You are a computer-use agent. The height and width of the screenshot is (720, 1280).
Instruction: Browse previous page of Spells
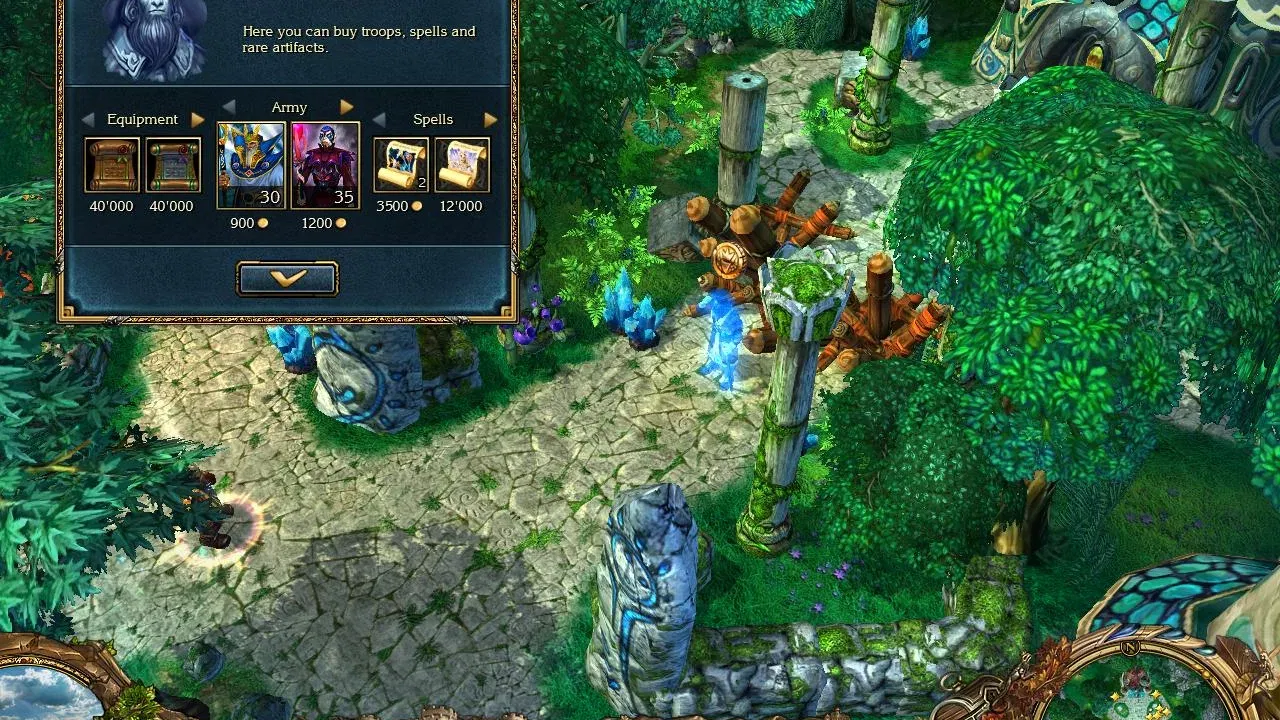[x=377, y=119]
